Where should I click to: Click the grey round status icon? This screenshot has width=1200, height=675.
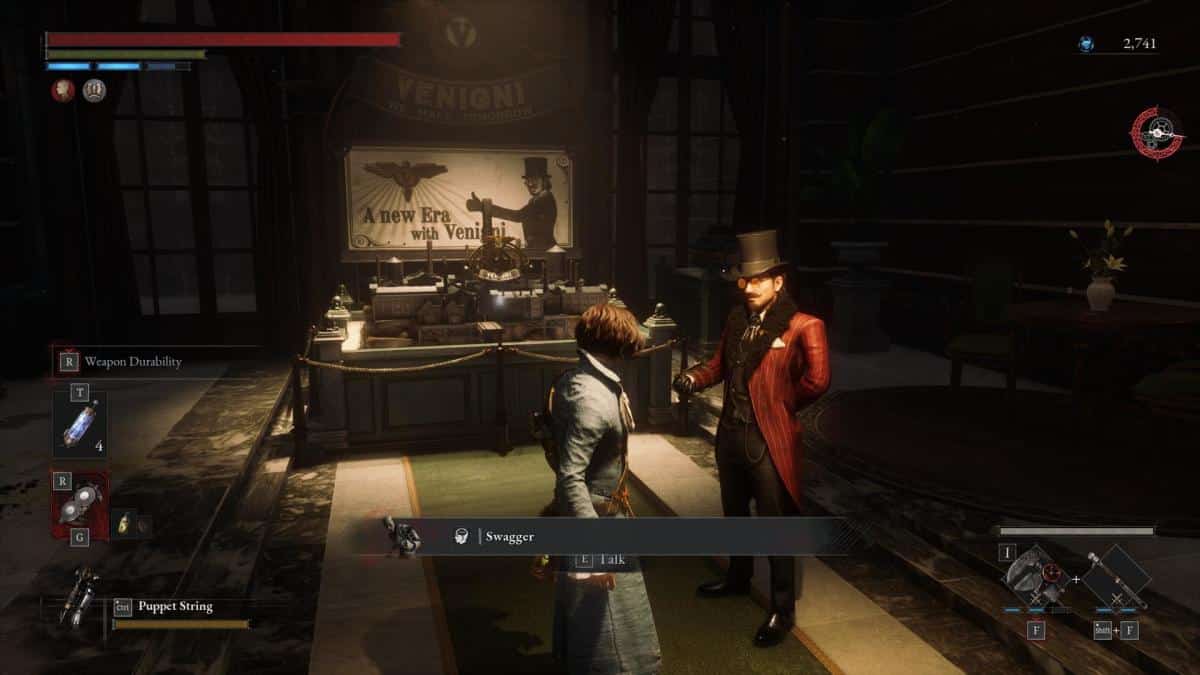click(95, 91)
